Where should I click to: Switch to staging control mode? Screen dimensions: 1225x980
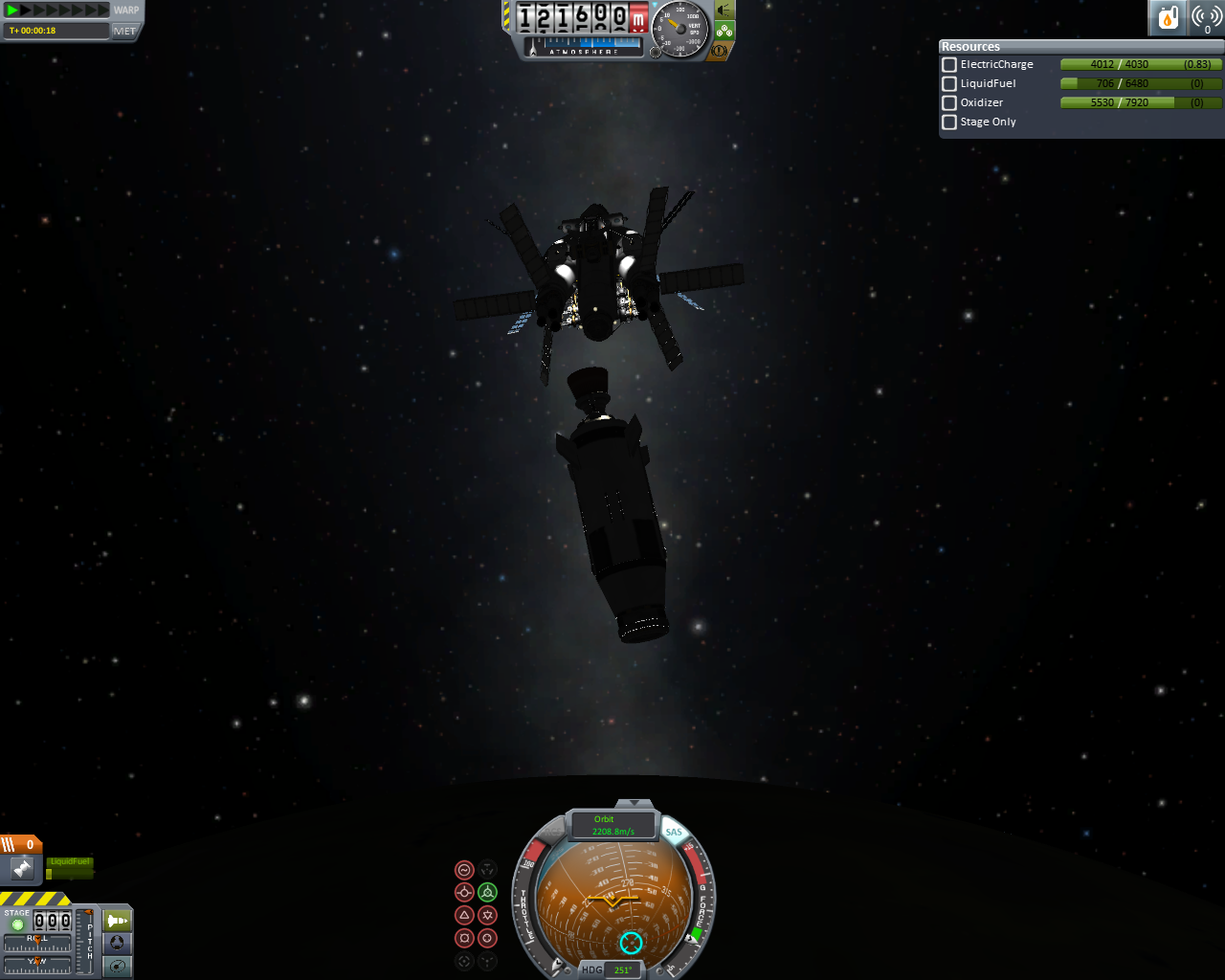(x=118, y=921)
